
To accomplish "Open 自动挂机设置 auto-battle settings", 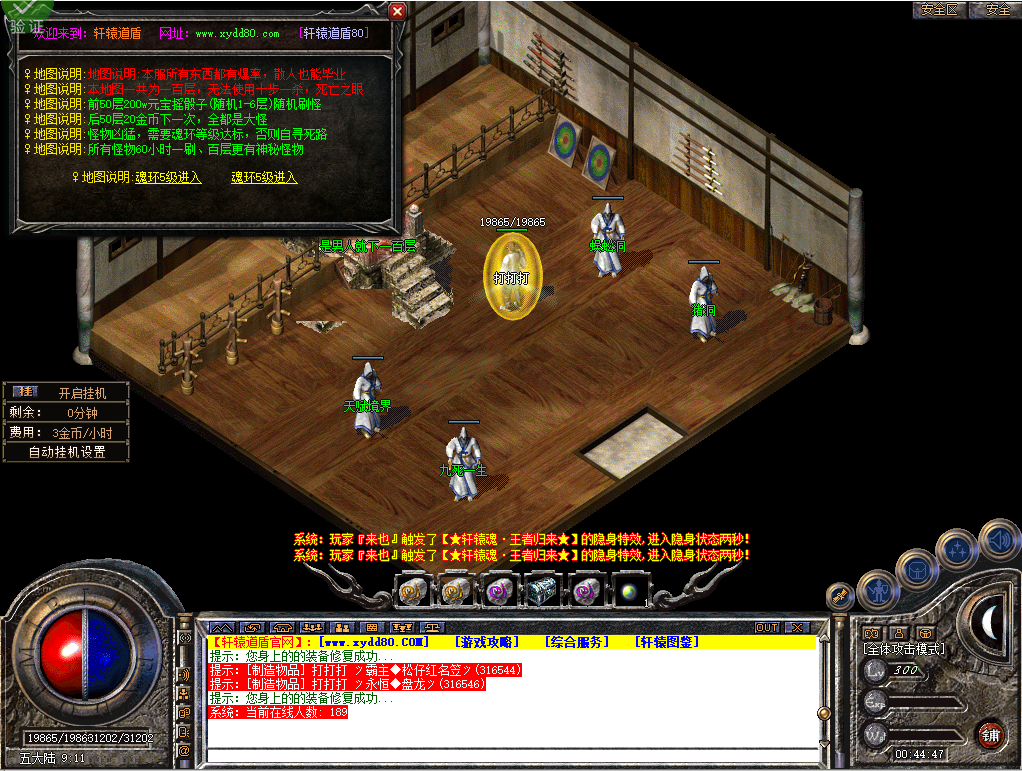I will coord(66,452).
